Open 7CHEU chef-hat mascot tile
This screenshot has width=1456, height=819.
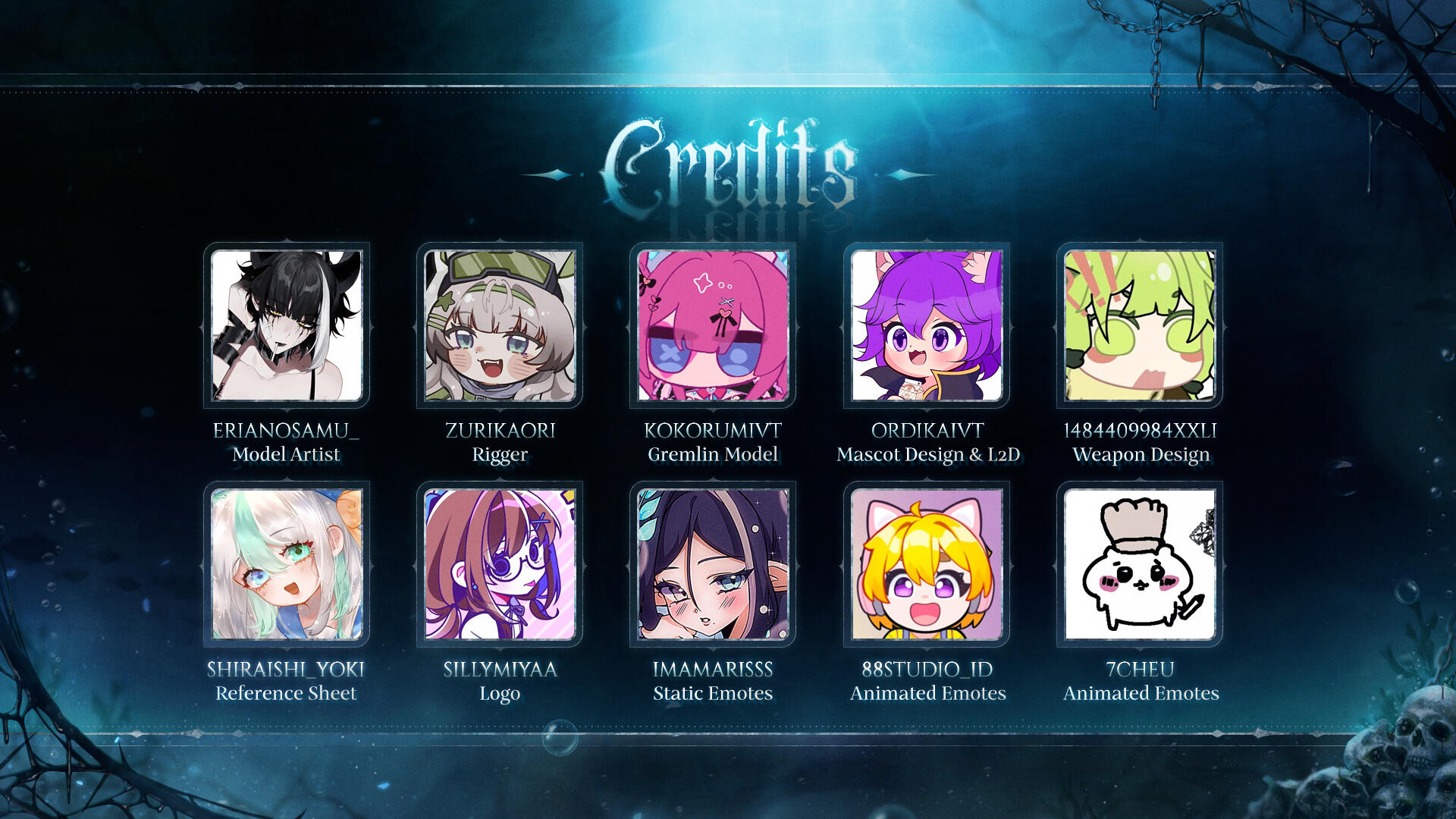[x=1140, y=564]
